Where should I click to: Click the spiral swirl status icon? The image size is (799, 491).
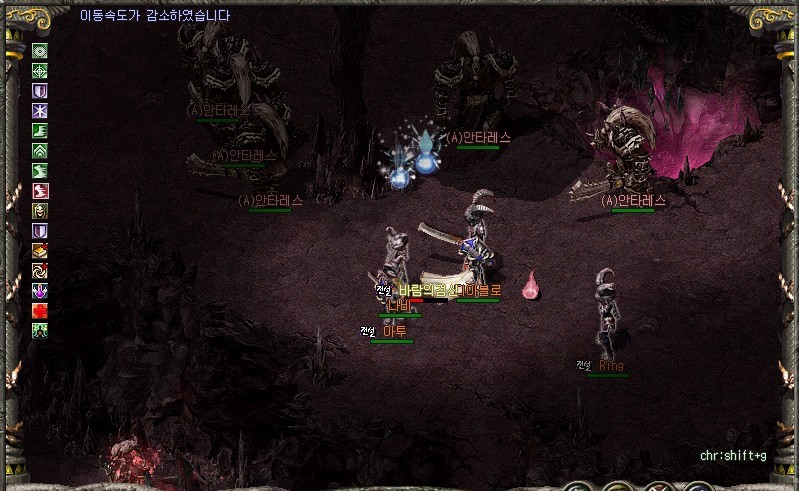(x=40, y=270)
